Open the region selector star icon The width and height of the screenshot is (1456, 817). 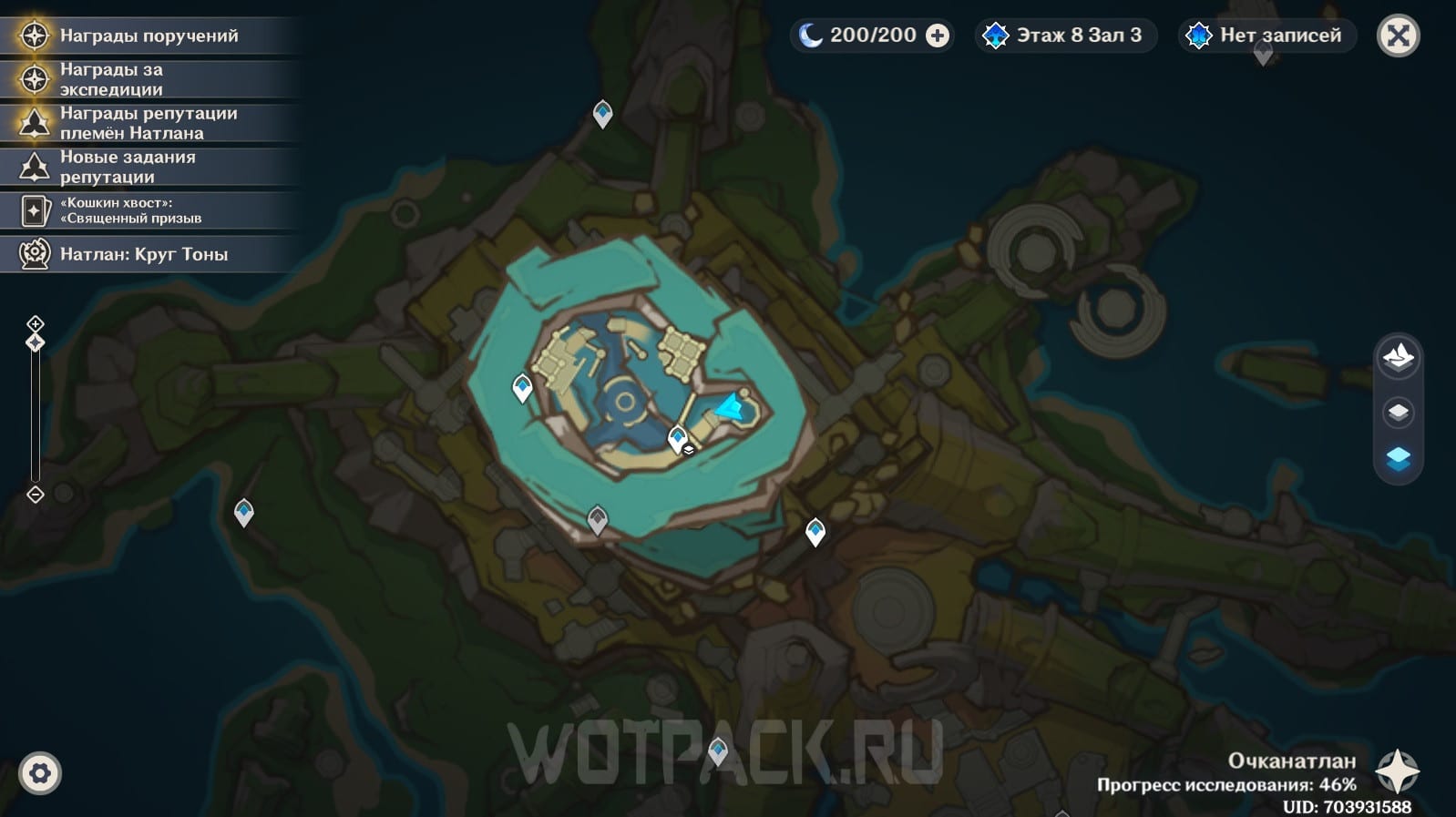click(x=1397, y=771)
